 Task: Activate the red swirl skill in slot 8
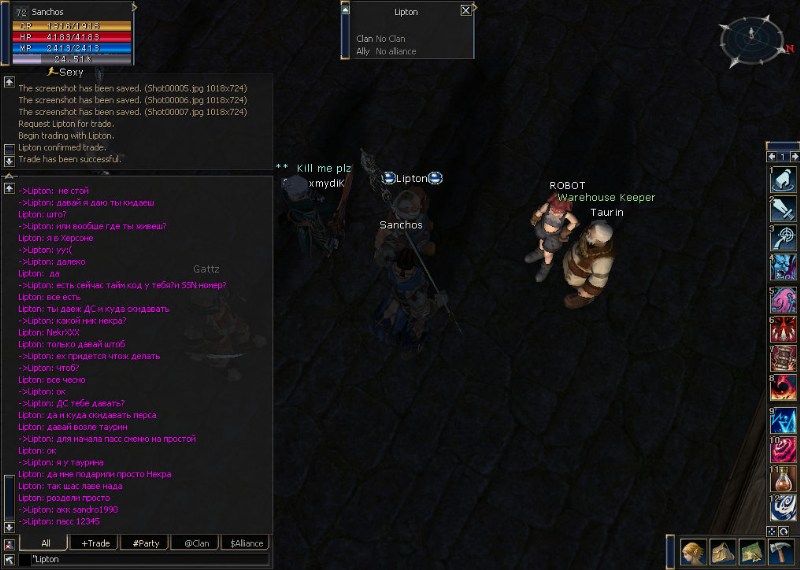click(x=783, y=388)
